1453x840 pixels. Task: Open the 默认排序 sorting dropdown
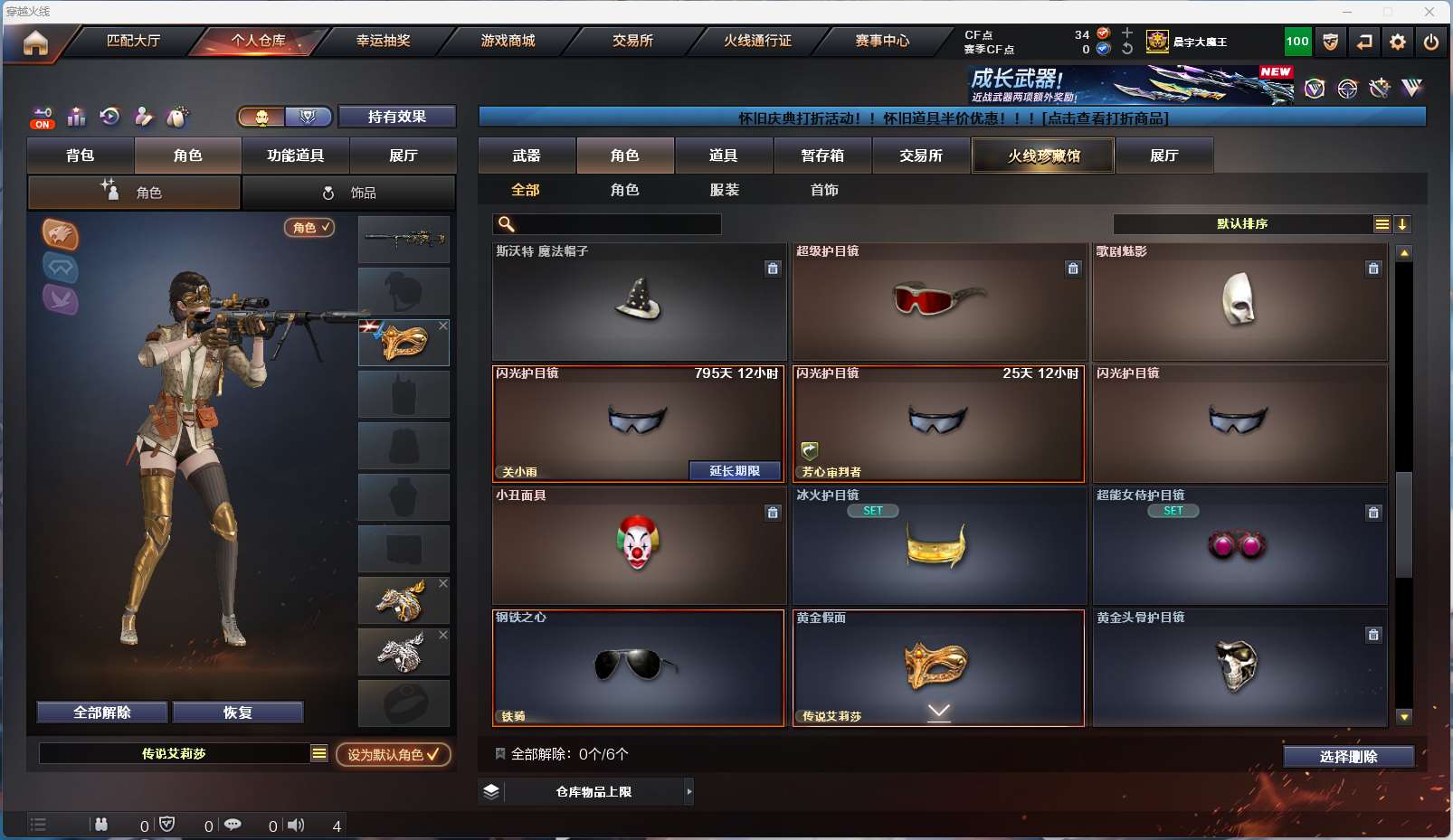coord(1243,224)
